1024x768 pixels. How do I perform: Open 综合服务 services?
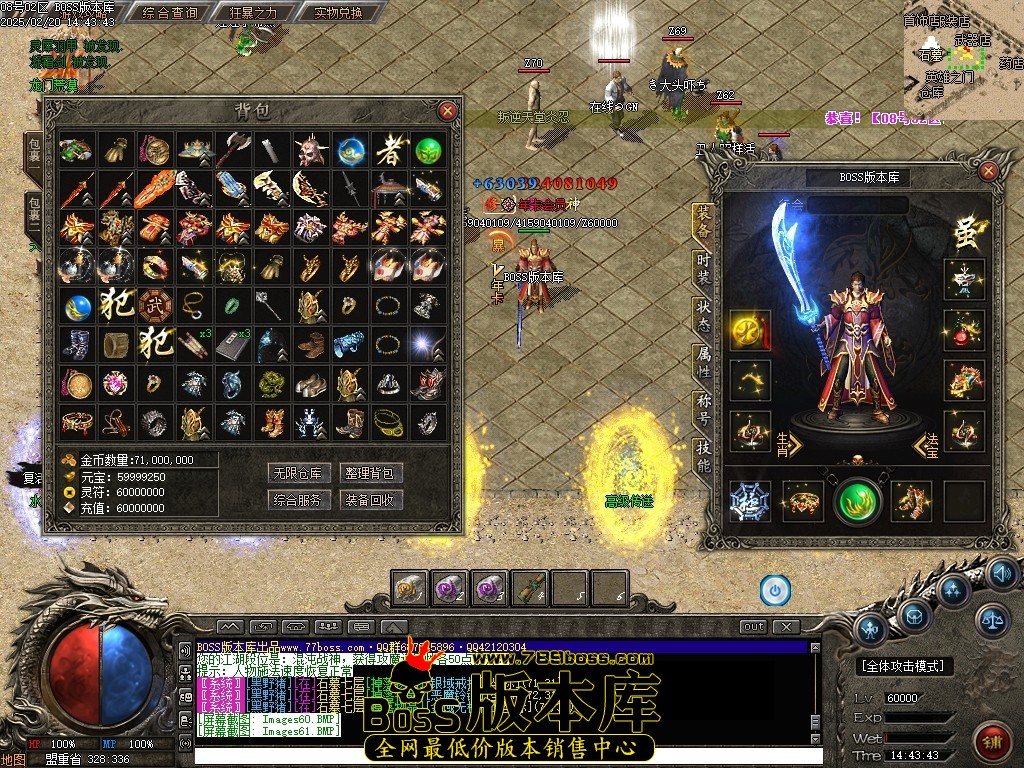click(299, 500)
